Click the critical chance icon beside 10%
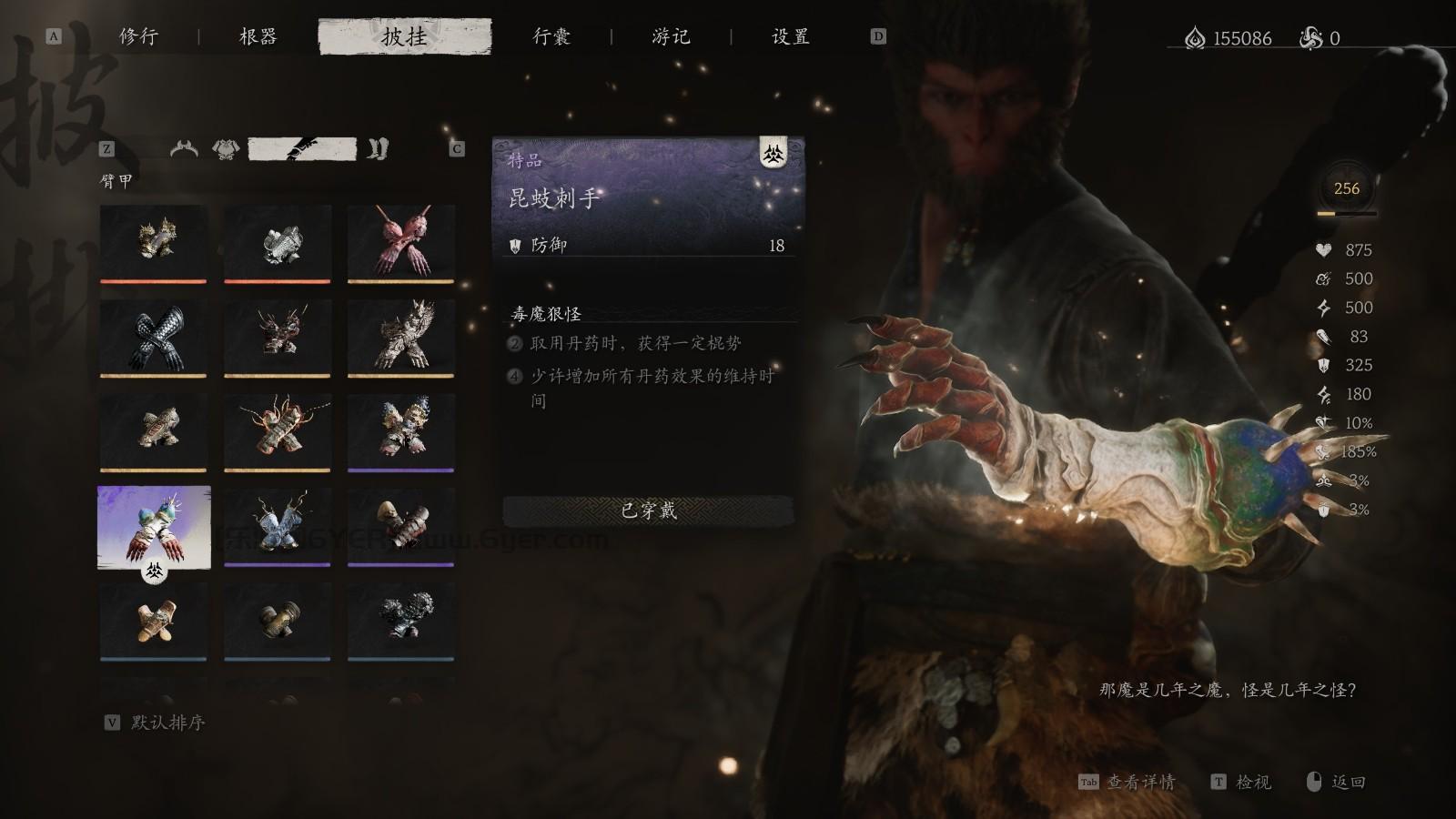 click(1322, 422)
